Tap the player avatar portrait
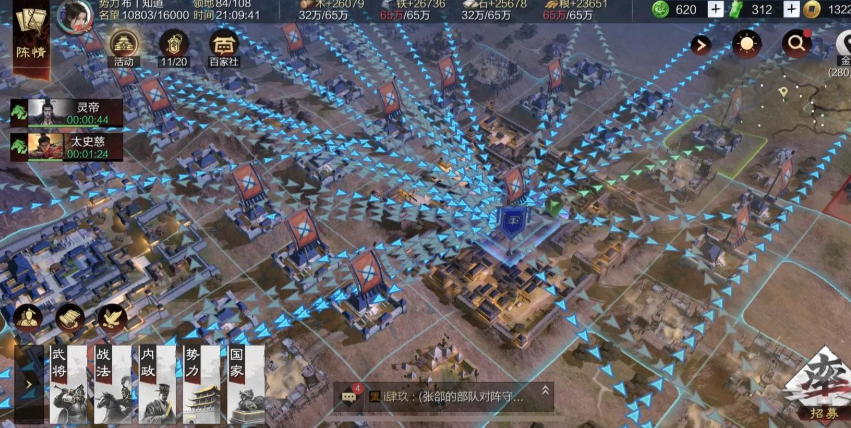851x428 pixels. (73, 15)
